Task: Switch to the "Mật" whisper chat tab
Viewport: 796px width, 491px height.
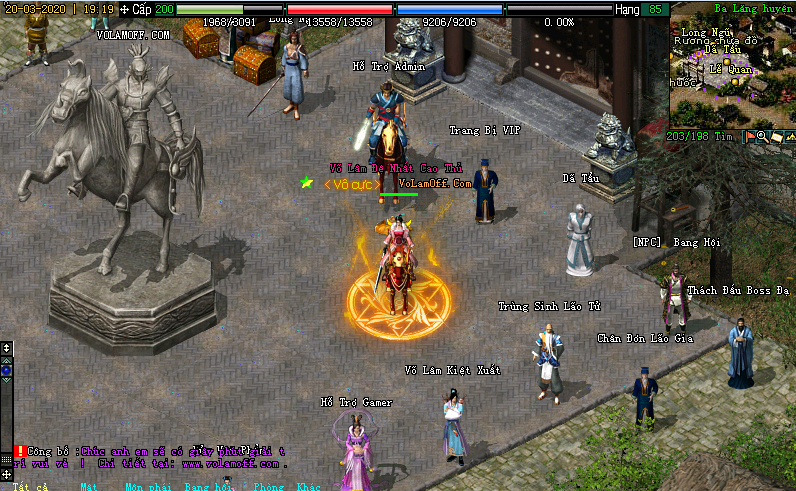Action: 89,486
